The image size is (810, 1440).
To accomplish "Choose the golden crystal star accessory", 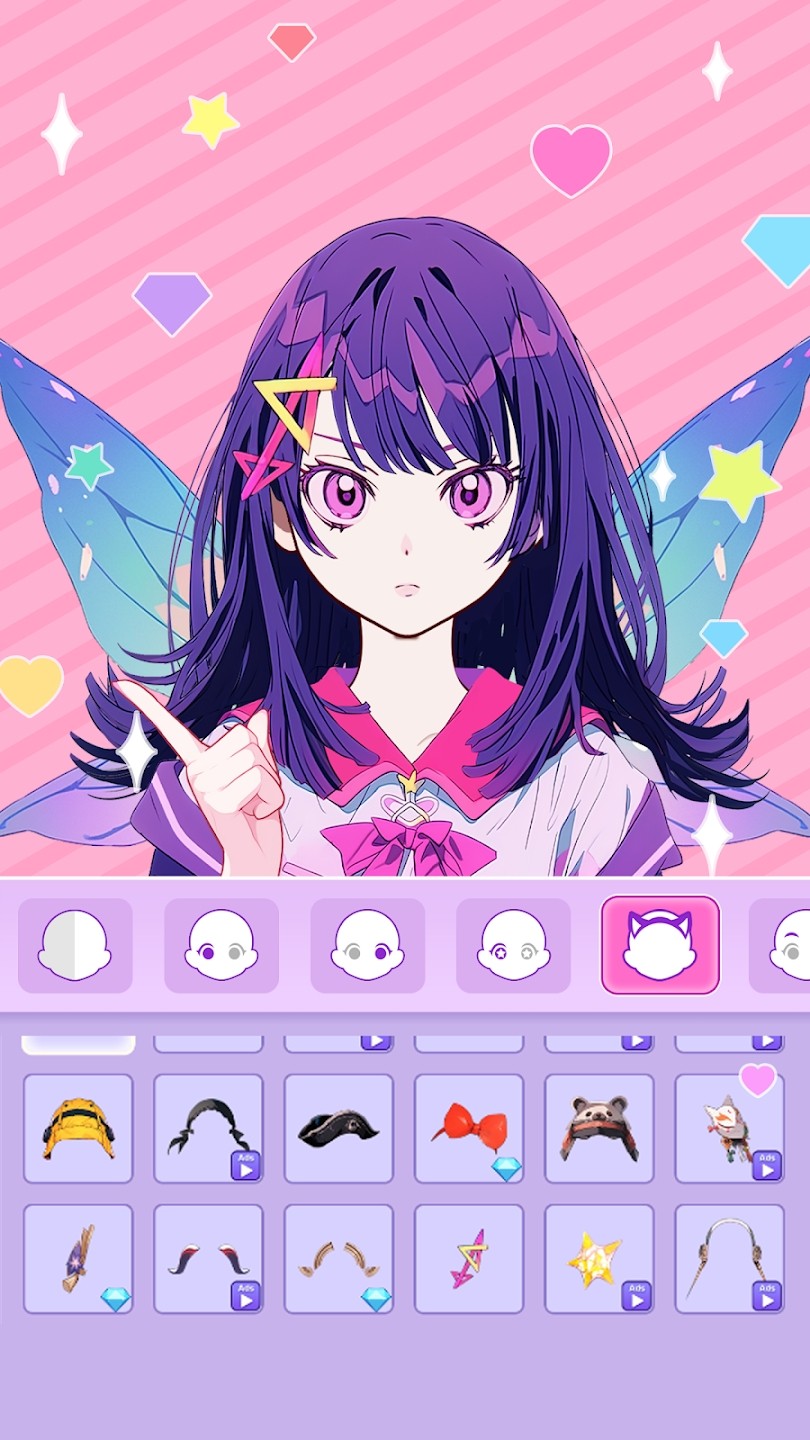I will [599, 1258].
